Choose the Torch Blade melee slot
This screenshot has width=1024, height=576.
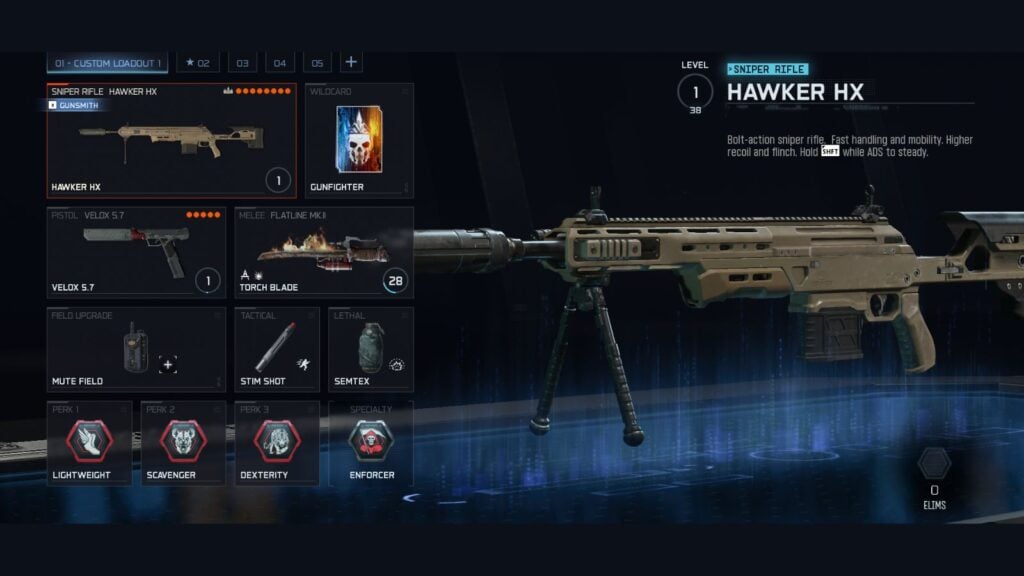pos(324,252)
